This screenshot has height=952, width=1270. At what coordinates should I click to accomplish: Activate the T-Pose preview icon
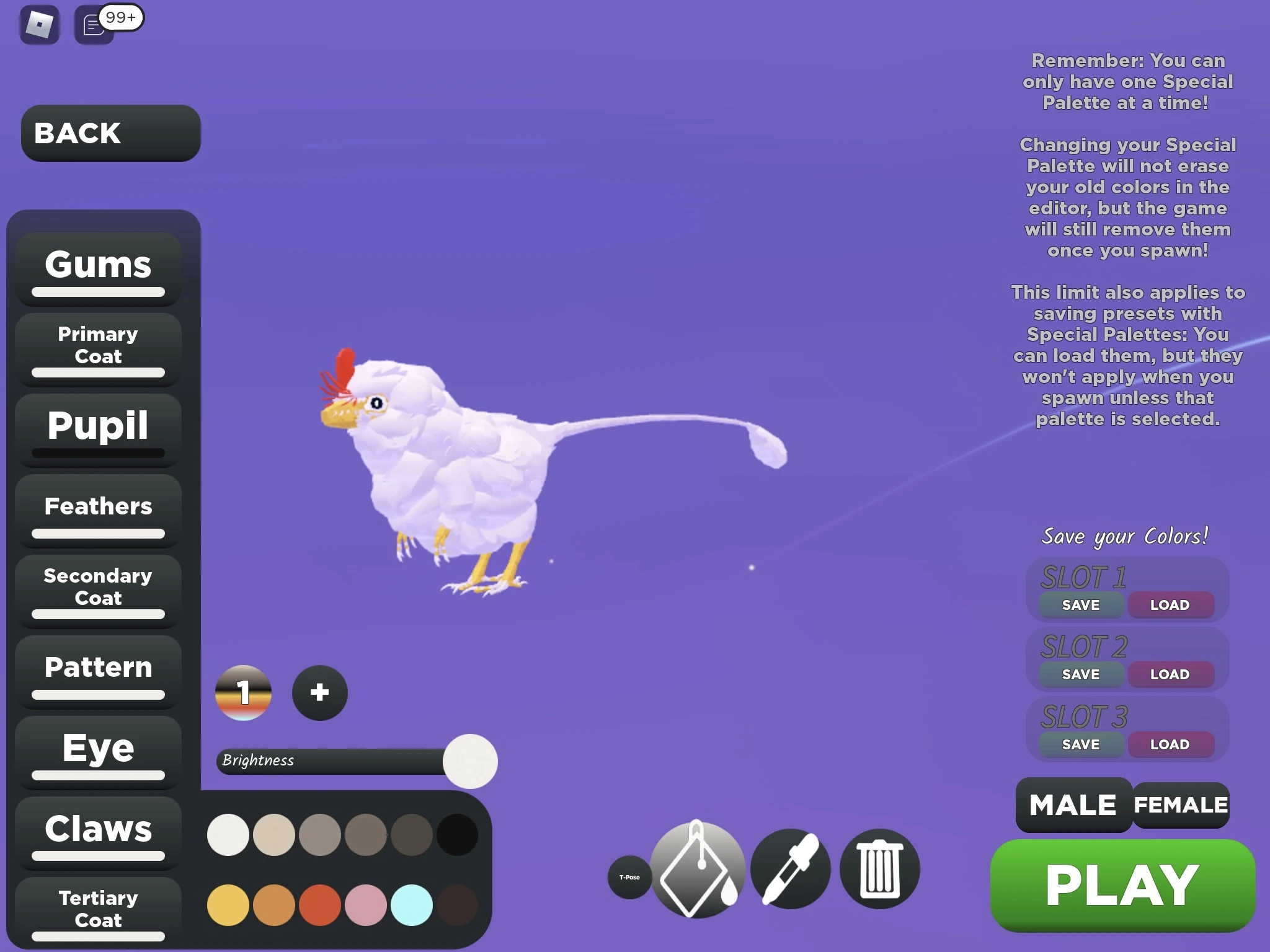(x=629, y=878)
